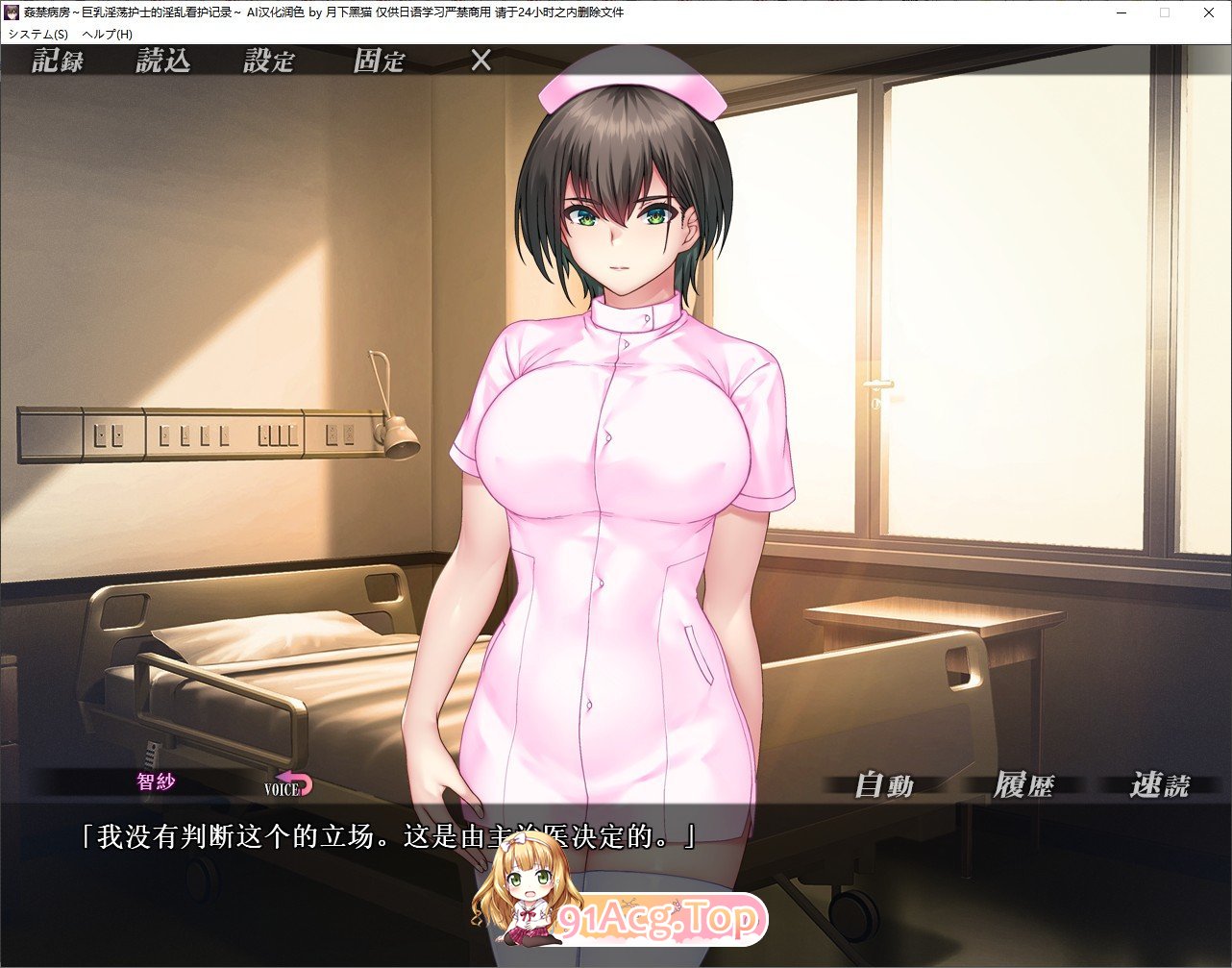Click the 91Acg.Top watermark text
The height and width of the screenshot is (968, 1232).
point(661,920)
